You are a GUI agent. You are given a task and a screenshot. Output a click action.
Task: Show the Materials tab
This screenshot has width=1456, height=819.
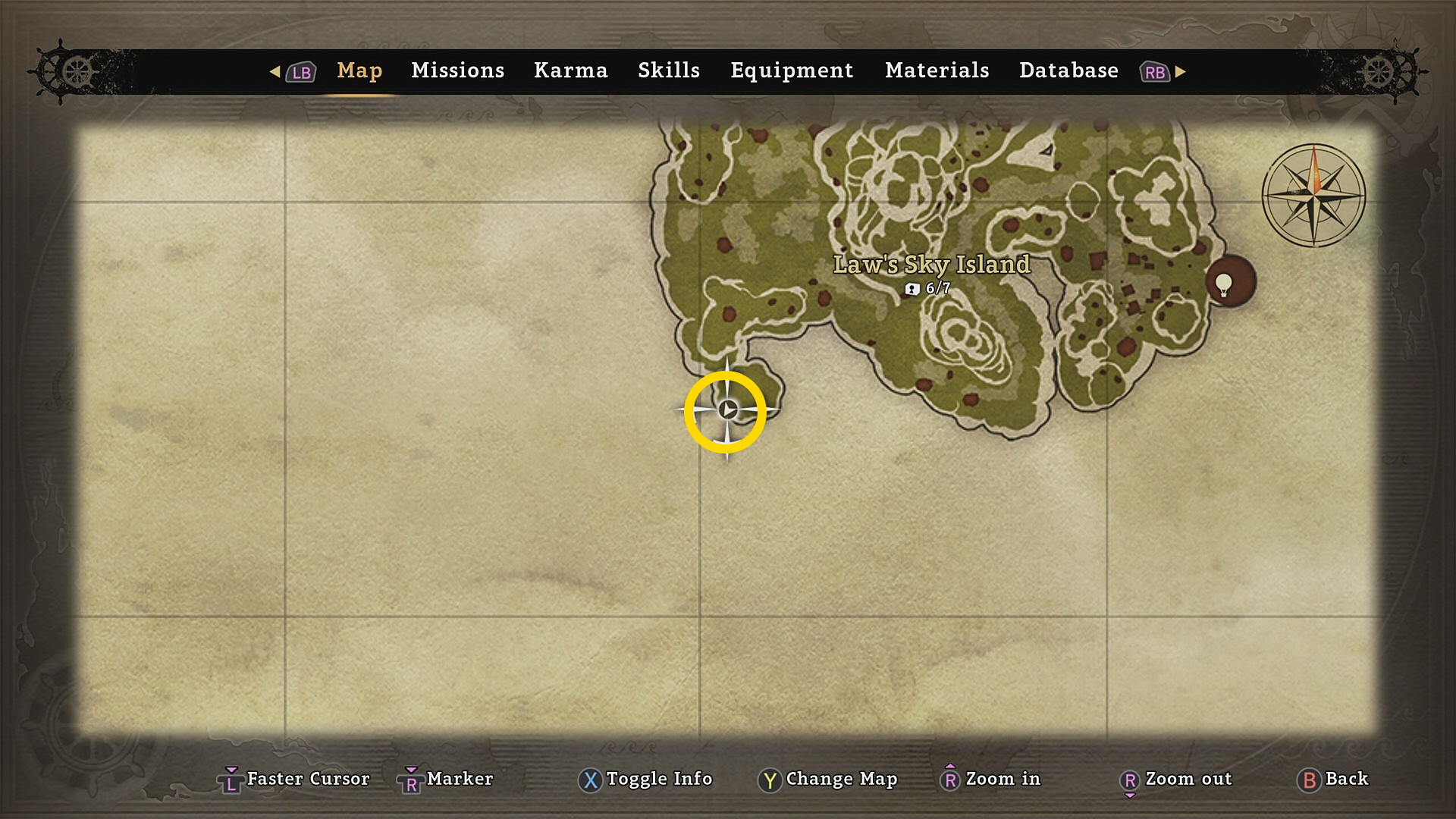point(937,71)
